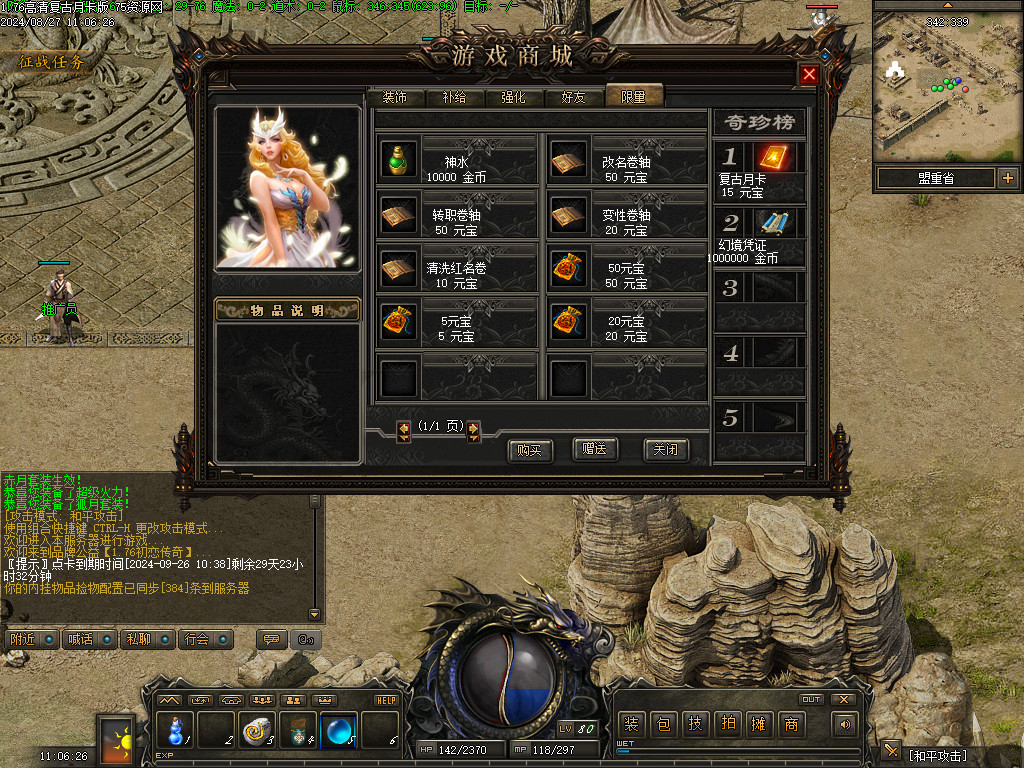This screenshot has height=768, width=1024.
Task: Use the blue potion in hotbar slot 1
Action: 176,729
